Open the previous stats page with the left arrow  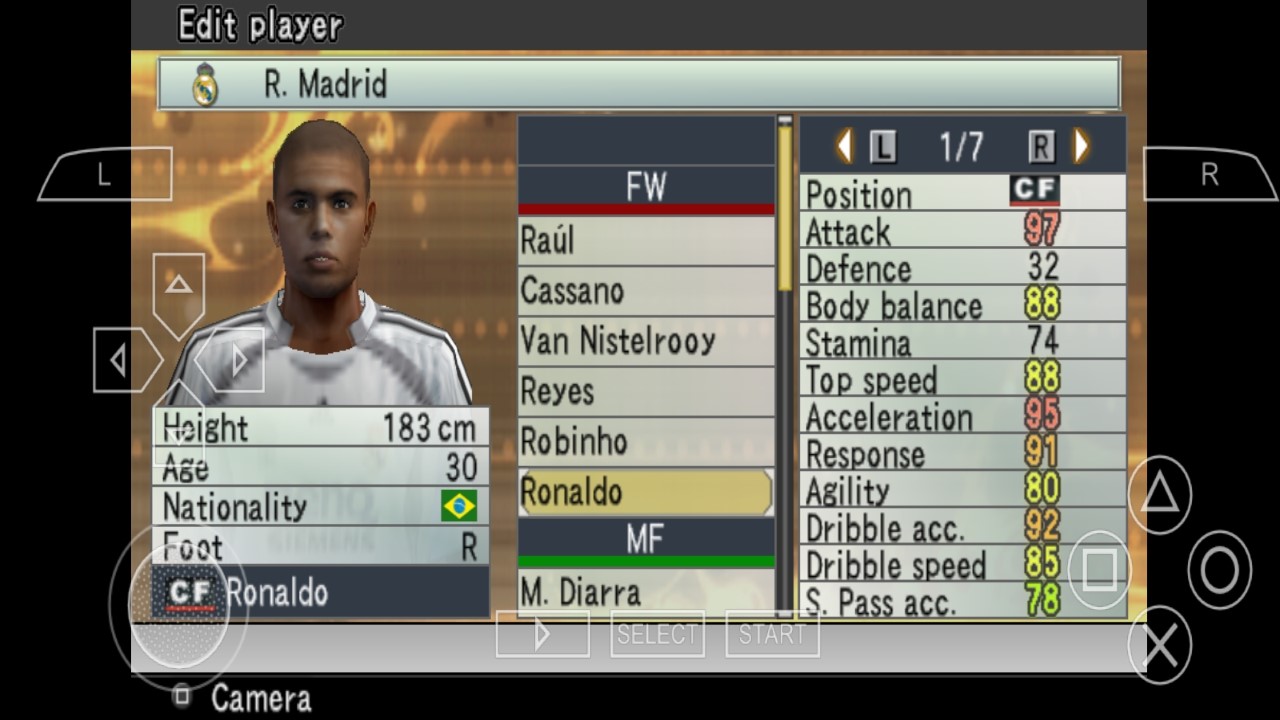coord(844,145)
